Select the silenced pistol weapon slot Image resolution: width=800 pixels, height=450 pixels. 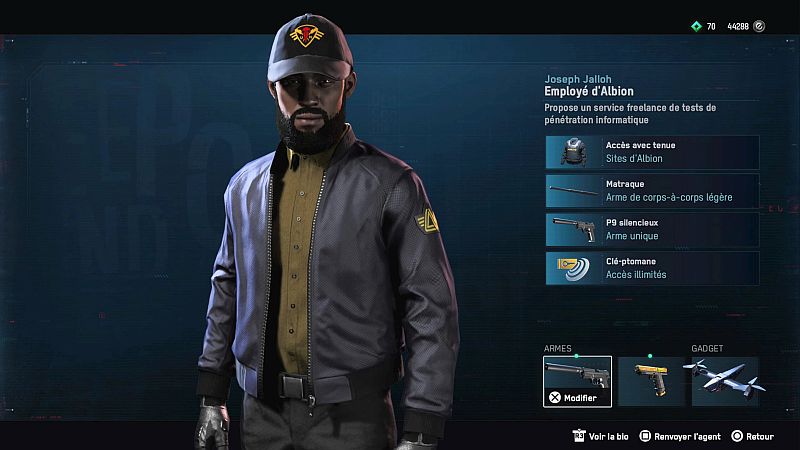pyautogui.click(x=577, y=381)
